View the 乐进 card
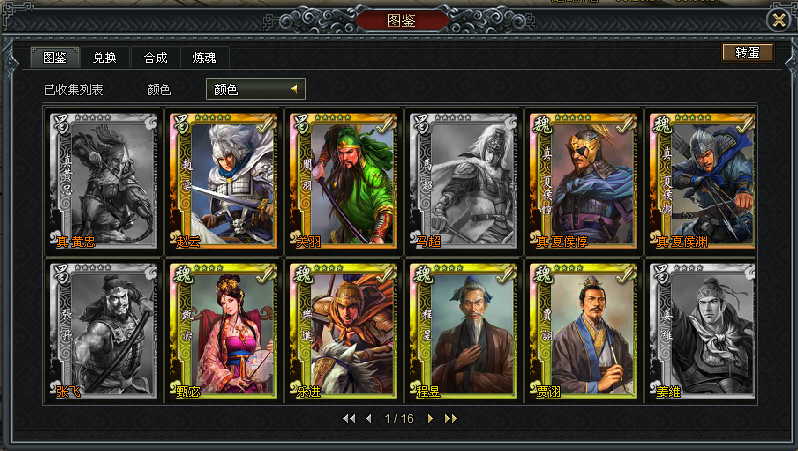 [x=341, y=332]
